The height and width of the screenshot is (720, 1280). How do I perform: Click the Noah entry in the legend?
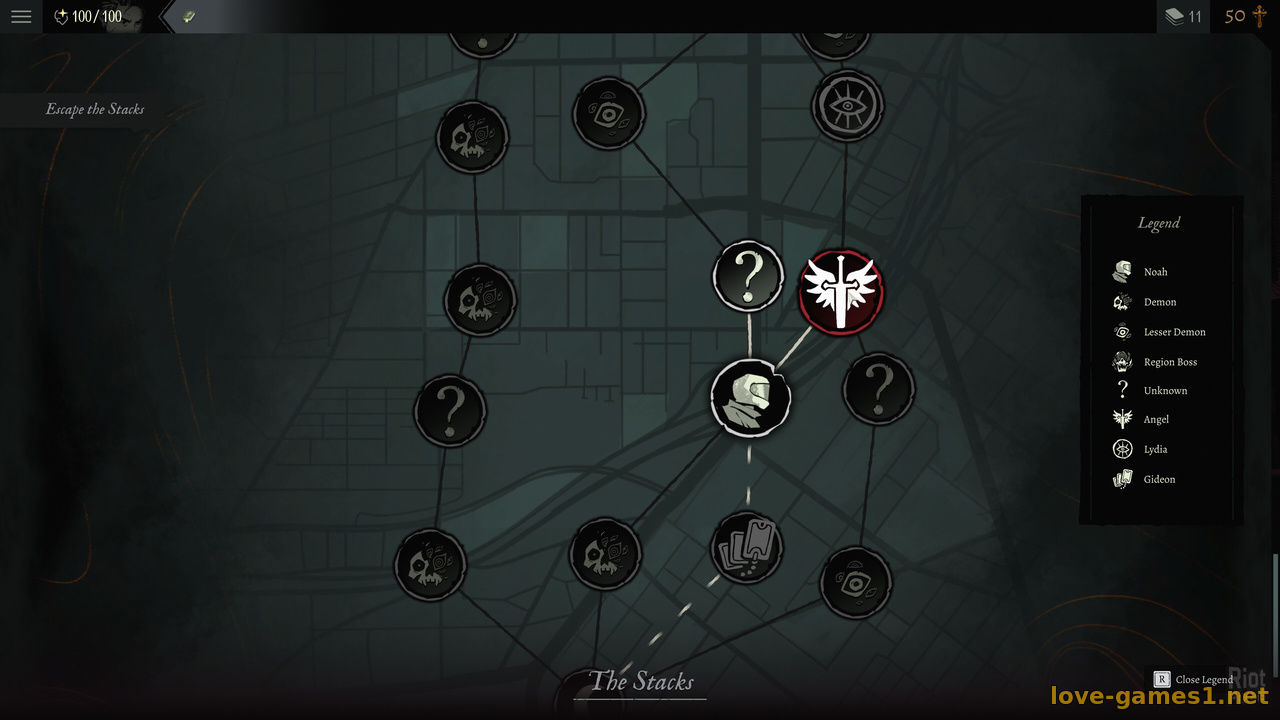tap(1155, 272)
